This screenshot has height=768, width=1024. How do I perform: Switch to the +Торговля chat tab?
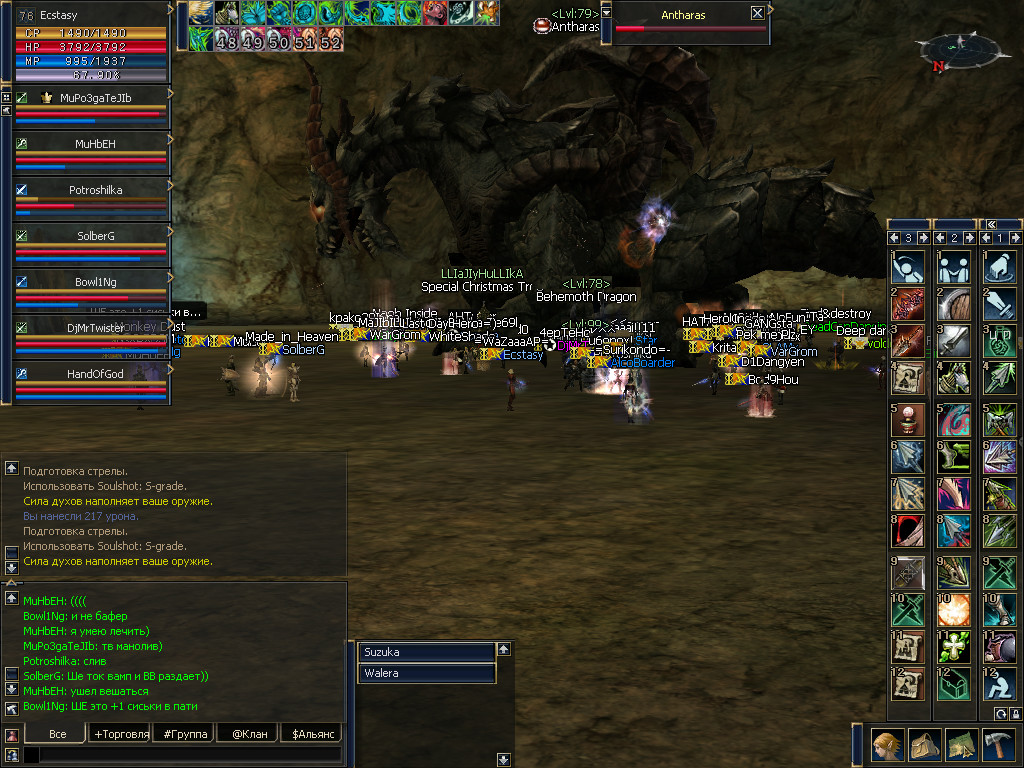point(121,734)
